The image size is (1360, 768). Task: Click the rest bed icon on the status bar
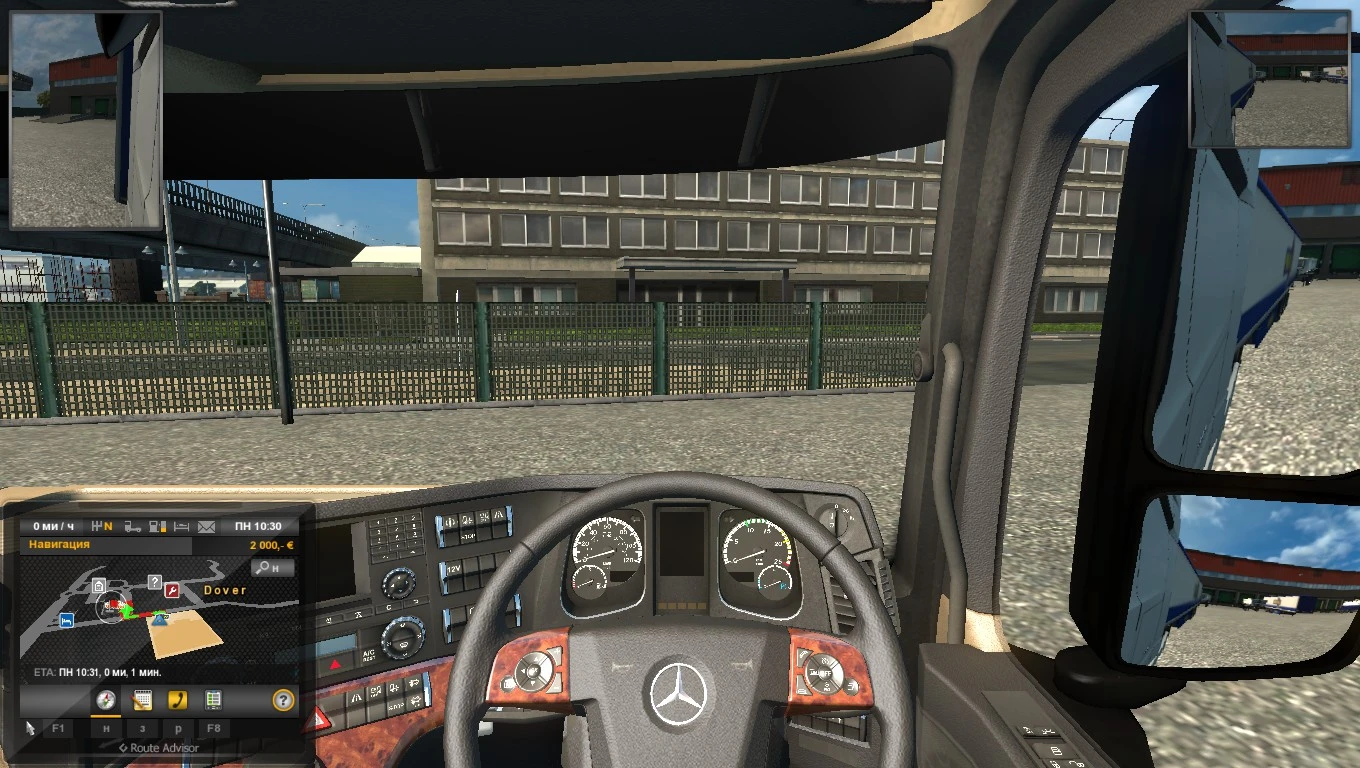tap(181, 528)
